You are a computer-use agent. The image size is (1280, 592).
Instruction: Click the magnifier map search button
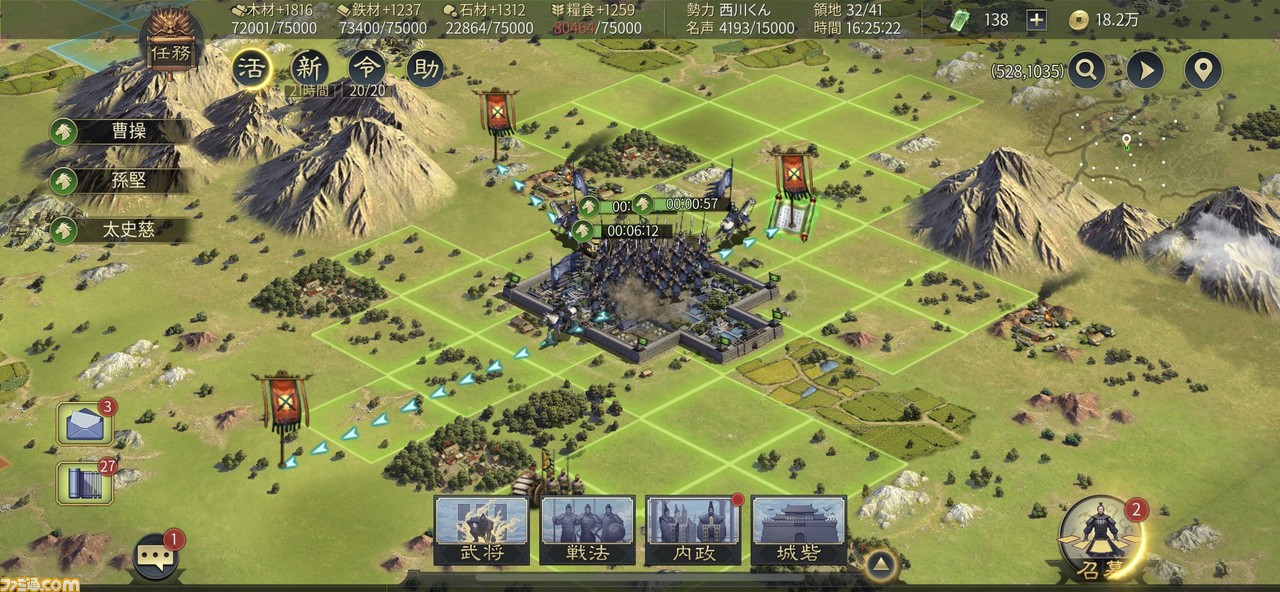[1086, 70]
